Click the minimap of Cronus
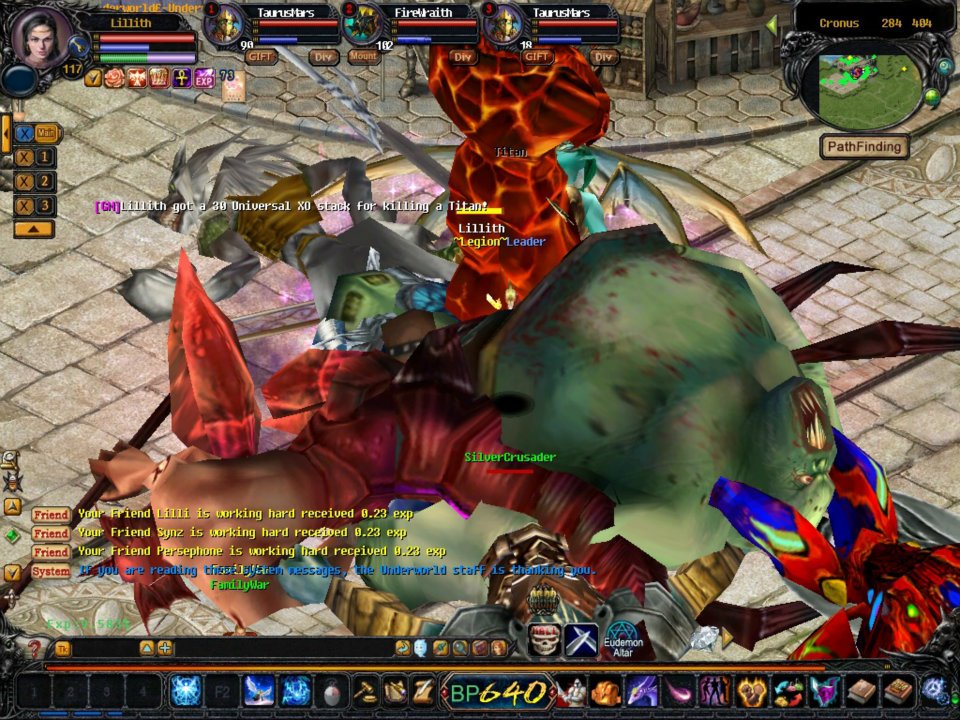 (x=868, y=85)
